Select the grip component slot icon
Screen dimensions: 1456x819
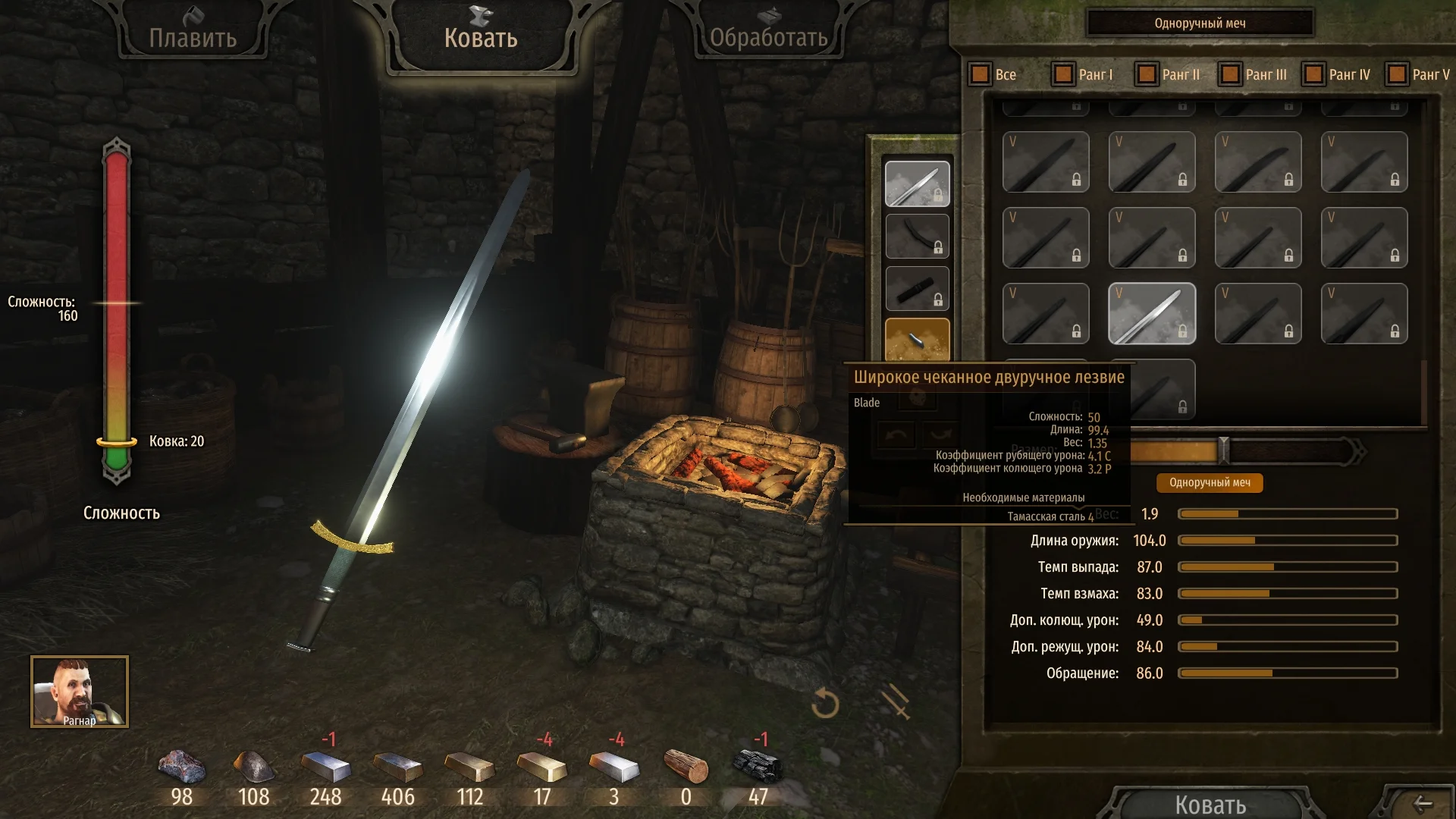pyautogui.click(x=917, y=288)
